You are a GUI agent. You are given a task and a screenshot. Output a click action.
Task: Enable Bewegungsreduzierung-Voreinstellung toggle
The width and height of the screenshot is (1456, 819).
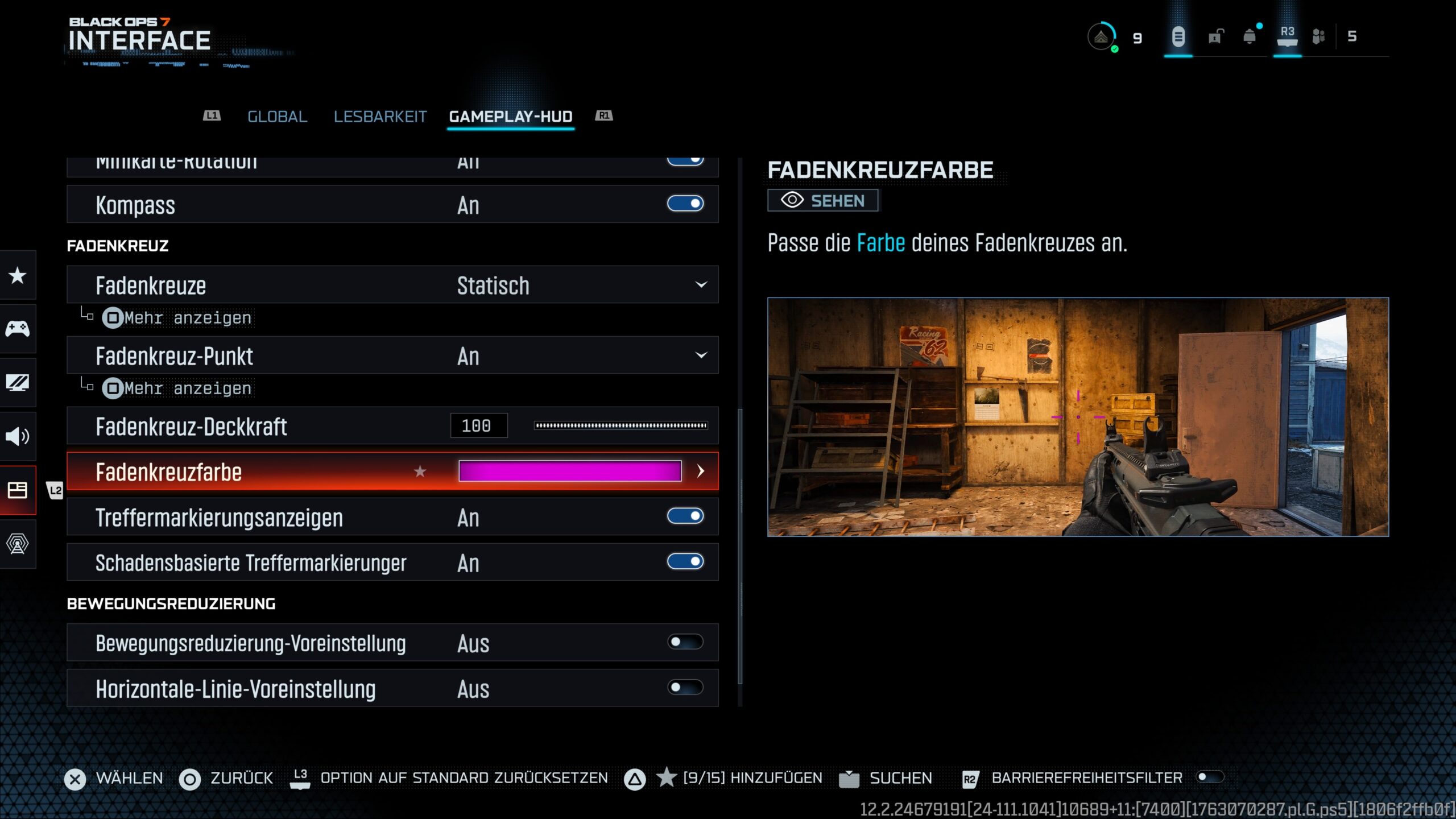[x=685, y=642]
